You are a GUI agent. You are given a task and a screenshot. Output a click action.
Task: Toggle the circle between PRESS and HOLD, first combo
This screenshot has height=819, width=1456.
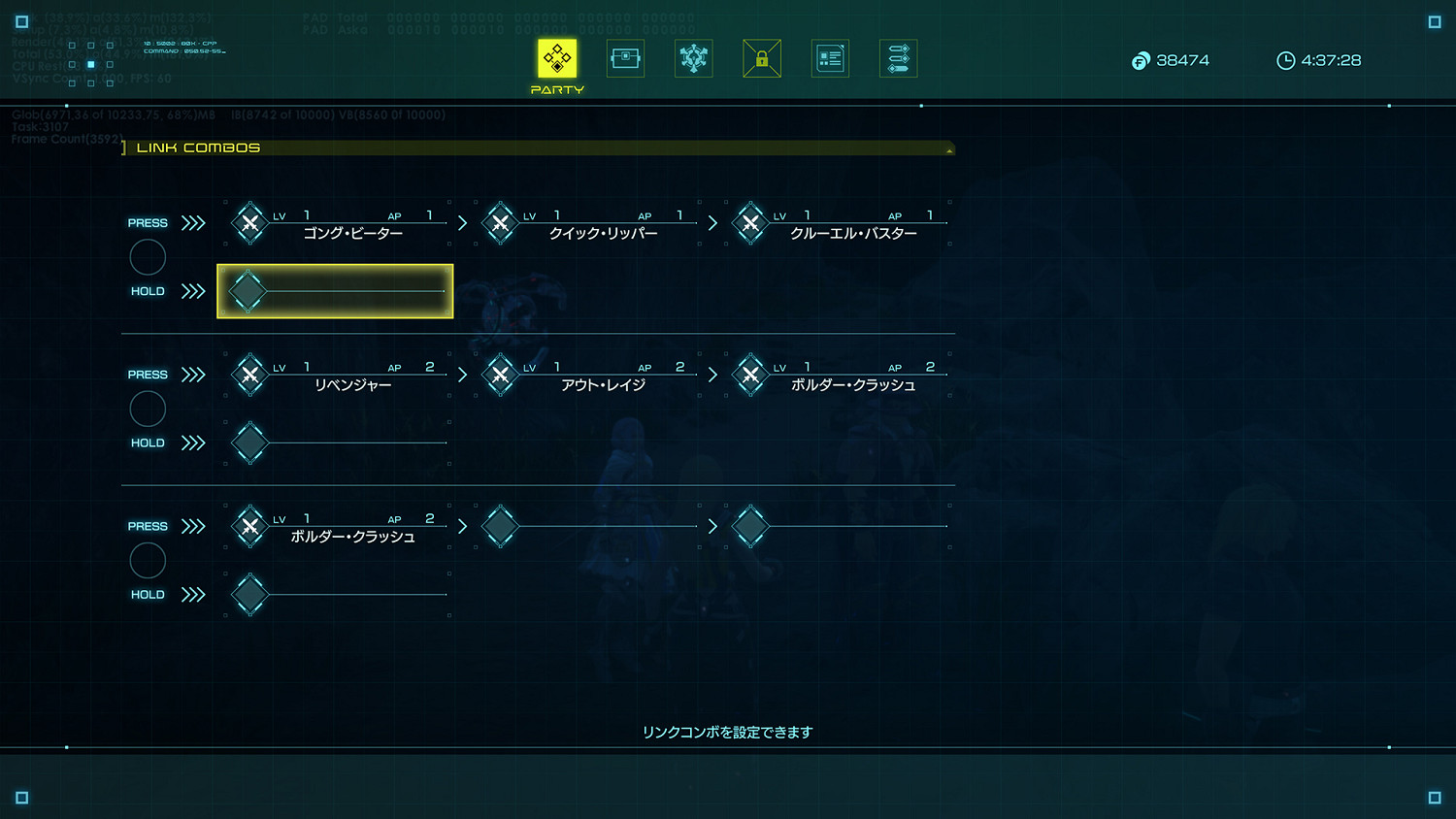148,256
